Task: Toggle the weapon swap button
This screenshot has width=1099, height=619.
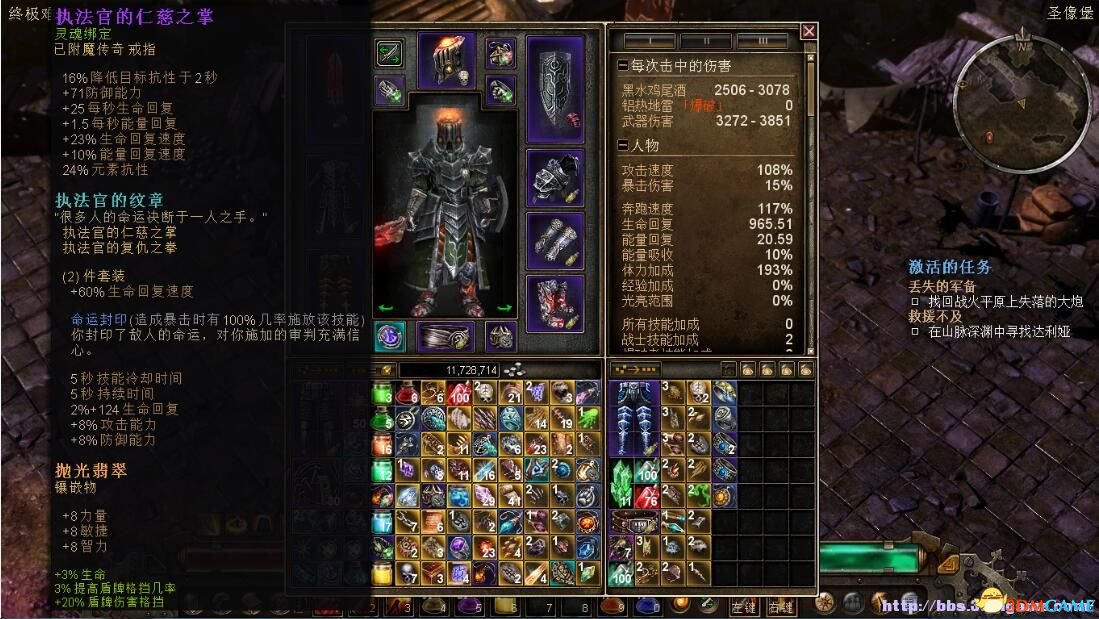Action: (x=389, y=52)
